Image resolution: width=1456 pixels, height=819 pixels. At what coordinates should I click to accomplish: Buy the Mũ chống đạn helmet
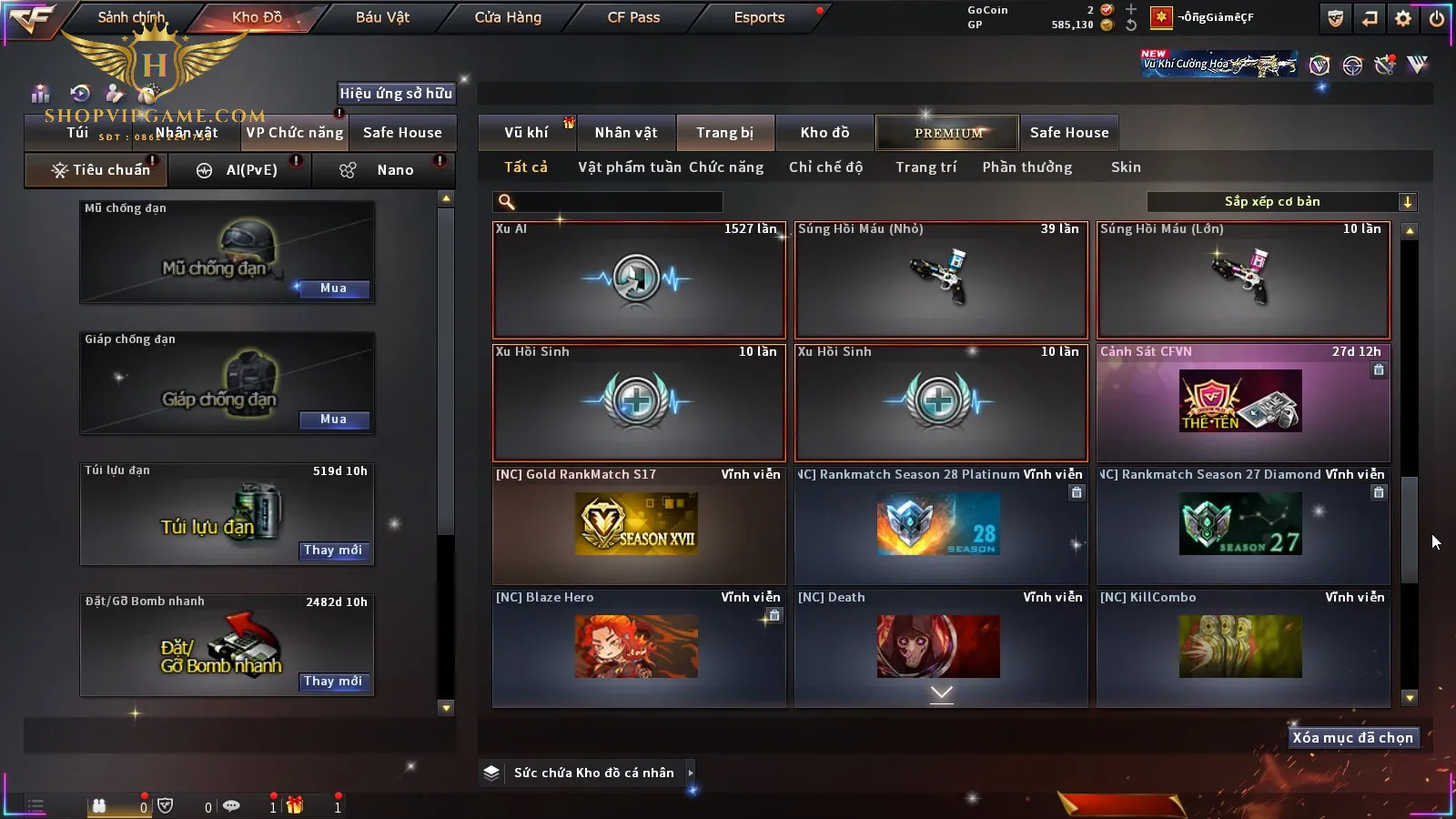pos(333,288)
